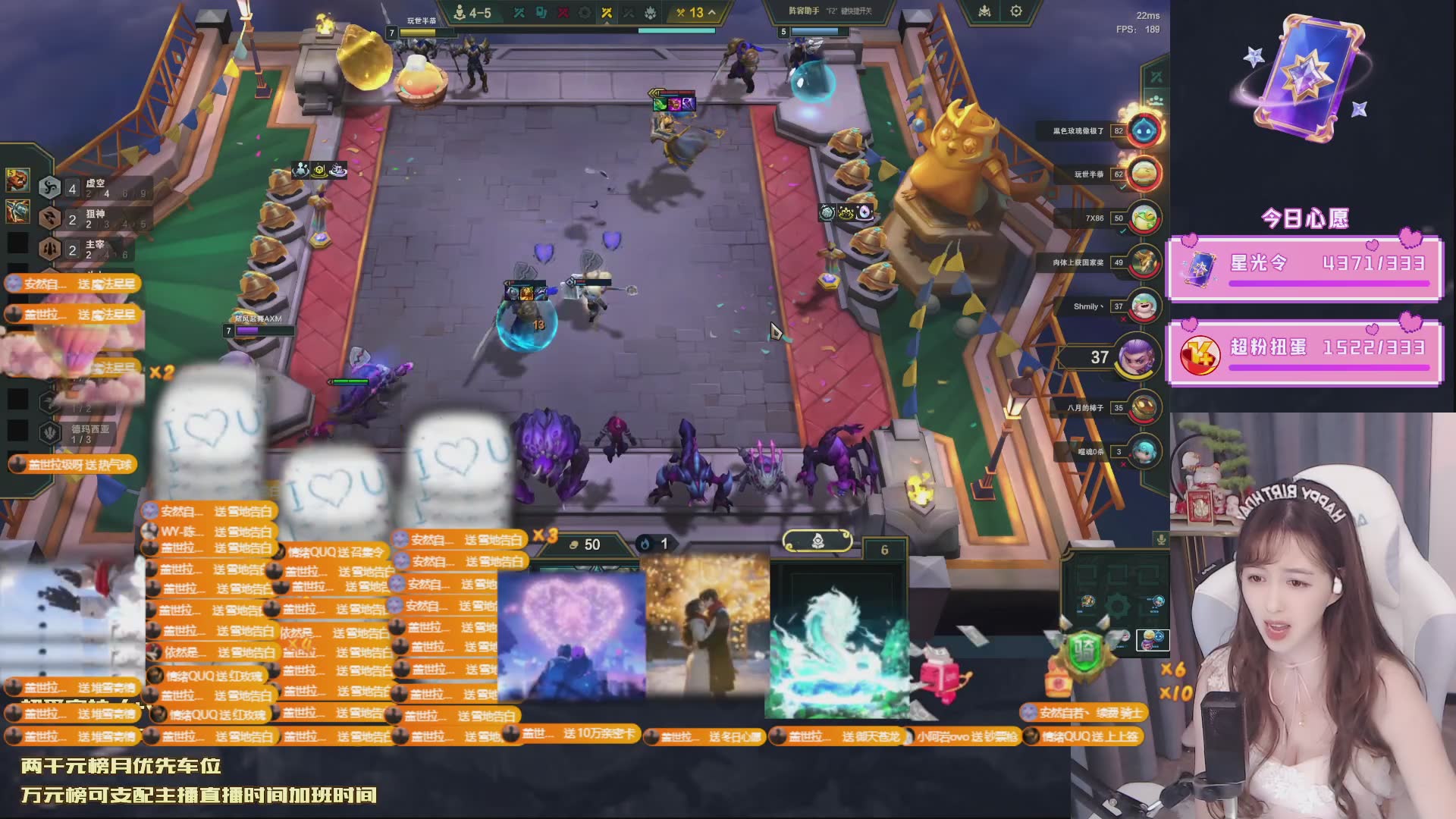This screenshot has width=1456, height=819.
Task: Open the 超粉扭蛋 wish on the stream overlay
Action: coord(1304,352)
